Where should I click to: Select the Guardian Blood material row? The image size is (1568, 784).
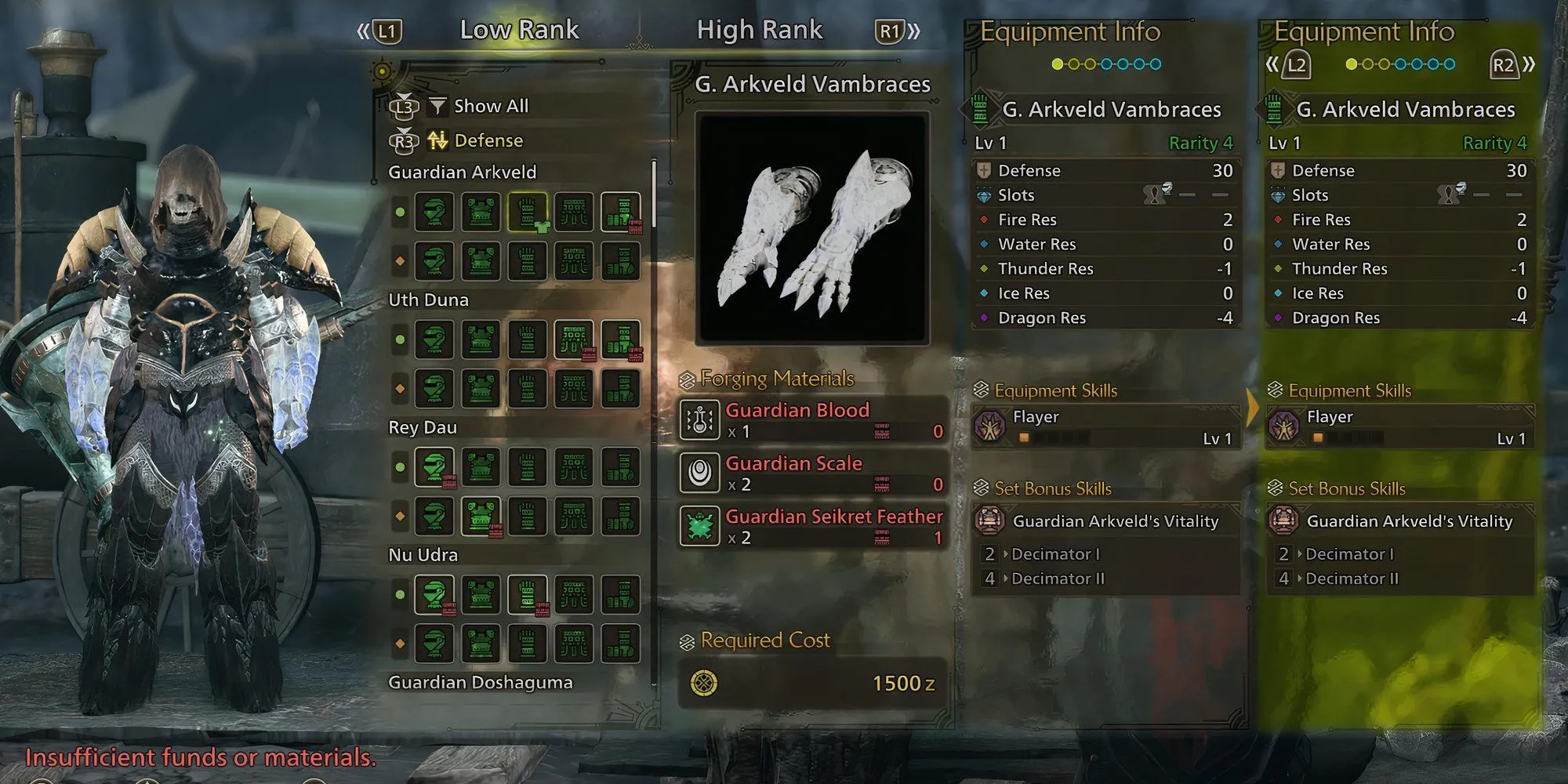point(813,420)
